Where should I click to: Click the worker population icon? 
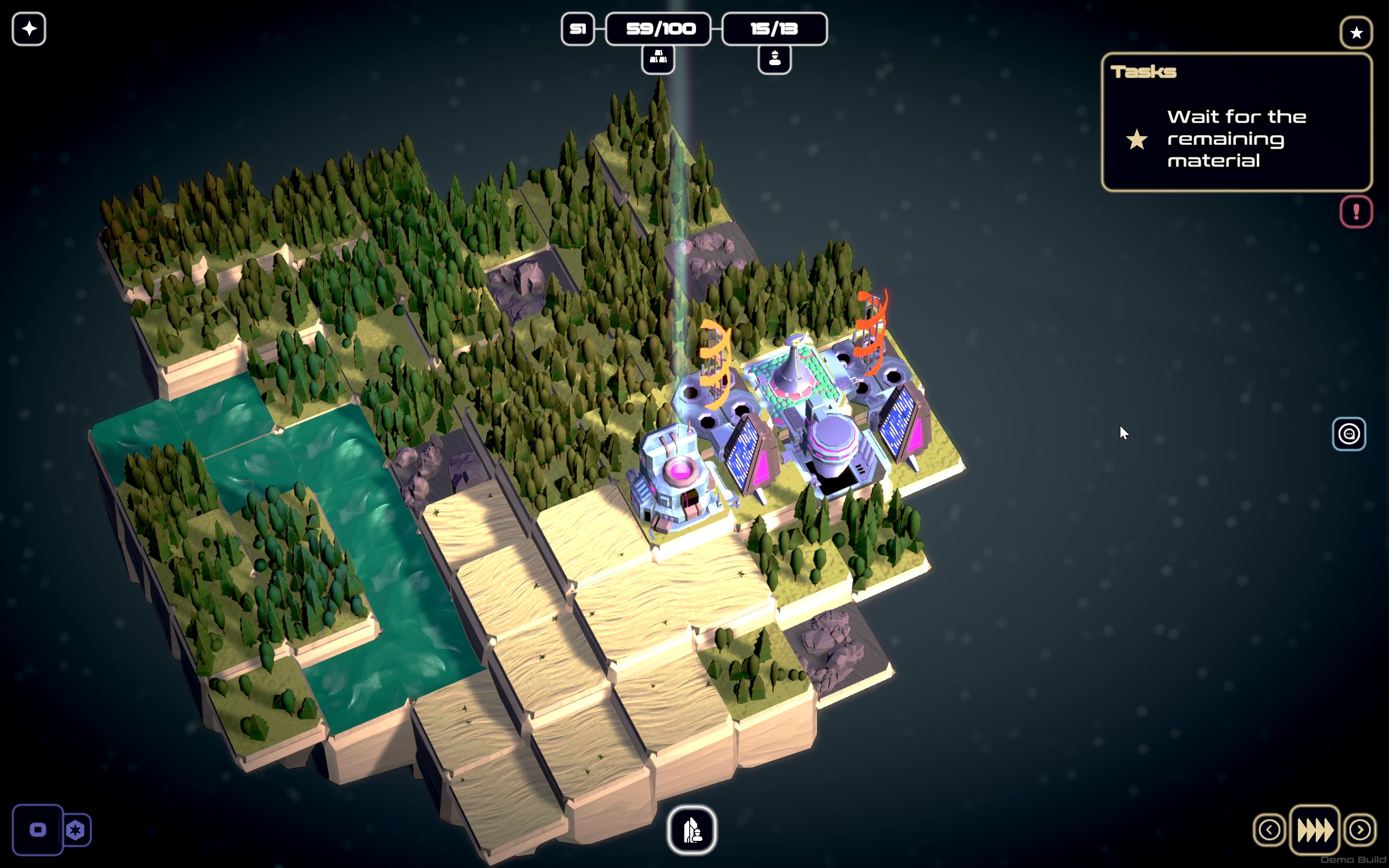point(774,59)
